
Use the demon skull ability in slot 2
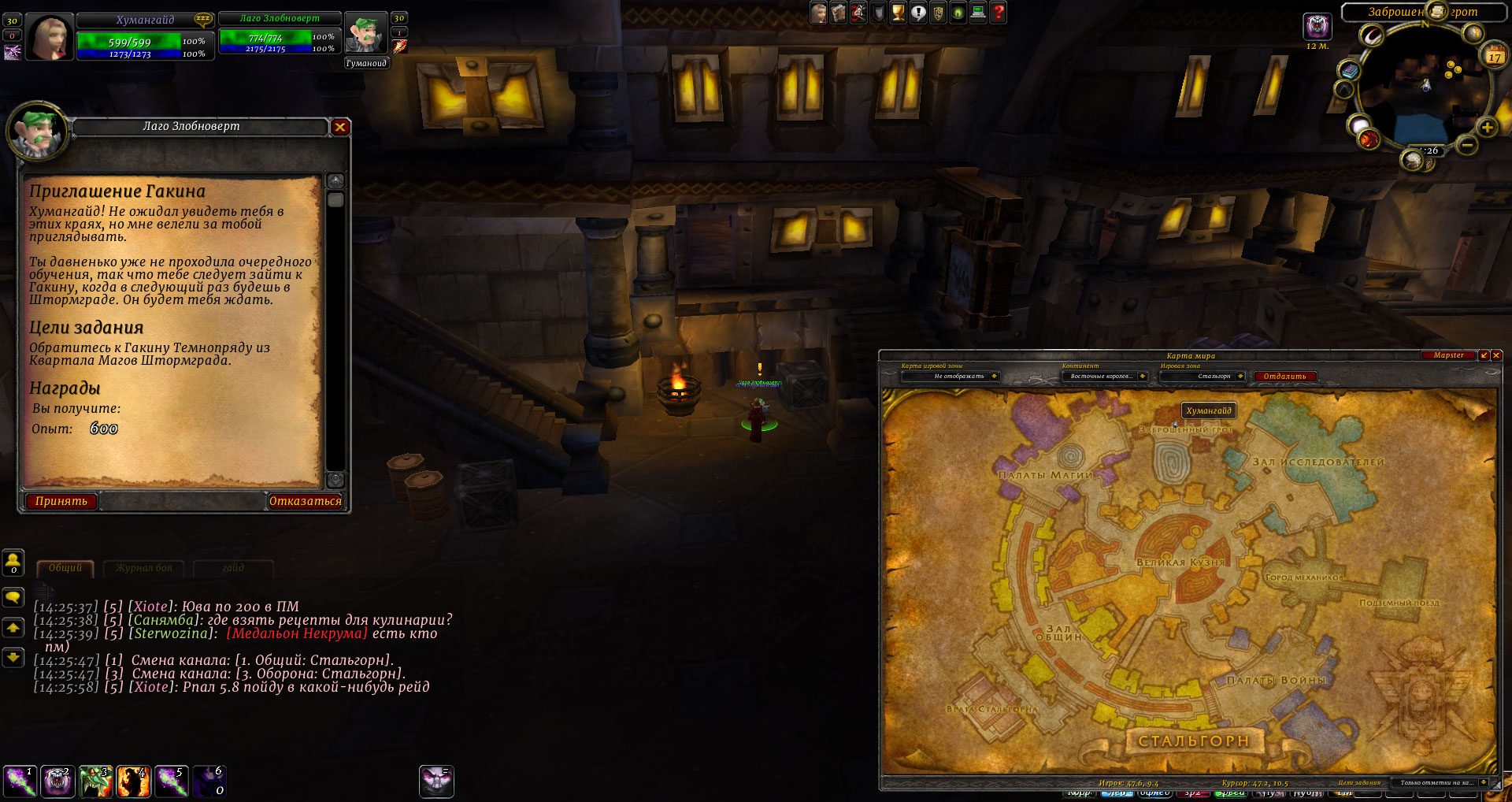point(57,782)
